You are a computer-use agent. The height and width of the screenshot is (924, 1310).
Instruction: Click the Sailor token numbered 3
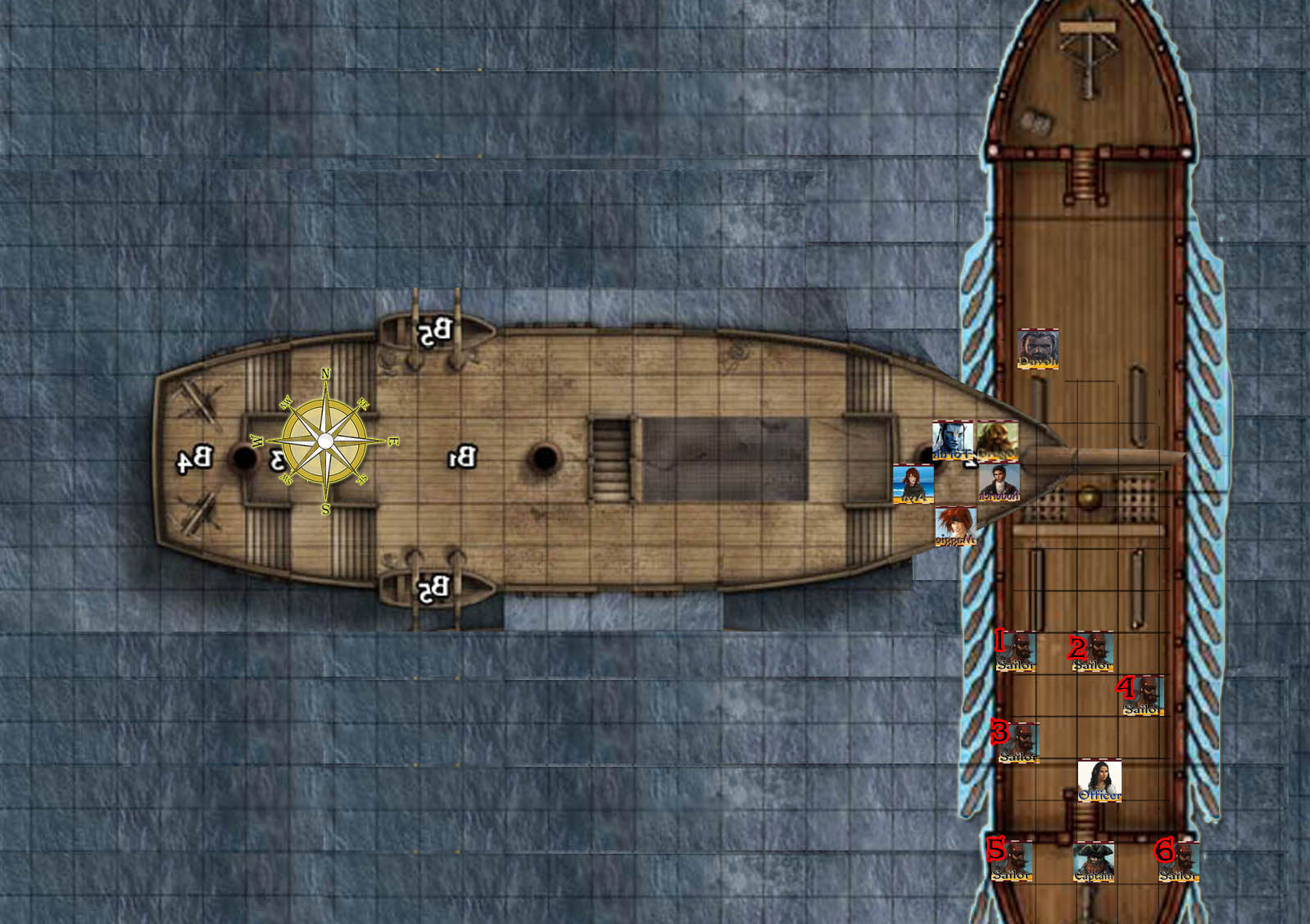1019,743
